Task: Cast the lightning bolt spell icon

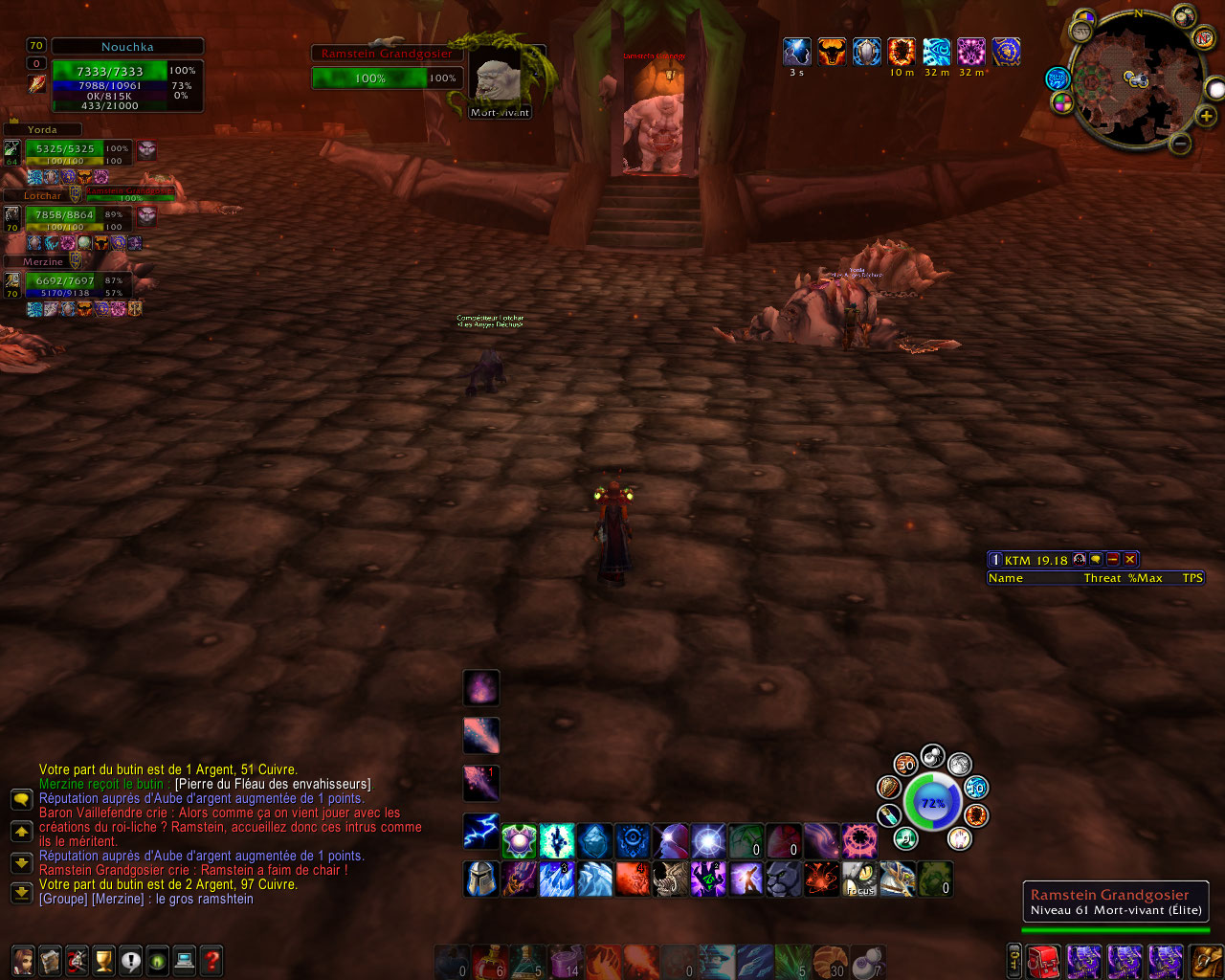Action: pos(480,832)
